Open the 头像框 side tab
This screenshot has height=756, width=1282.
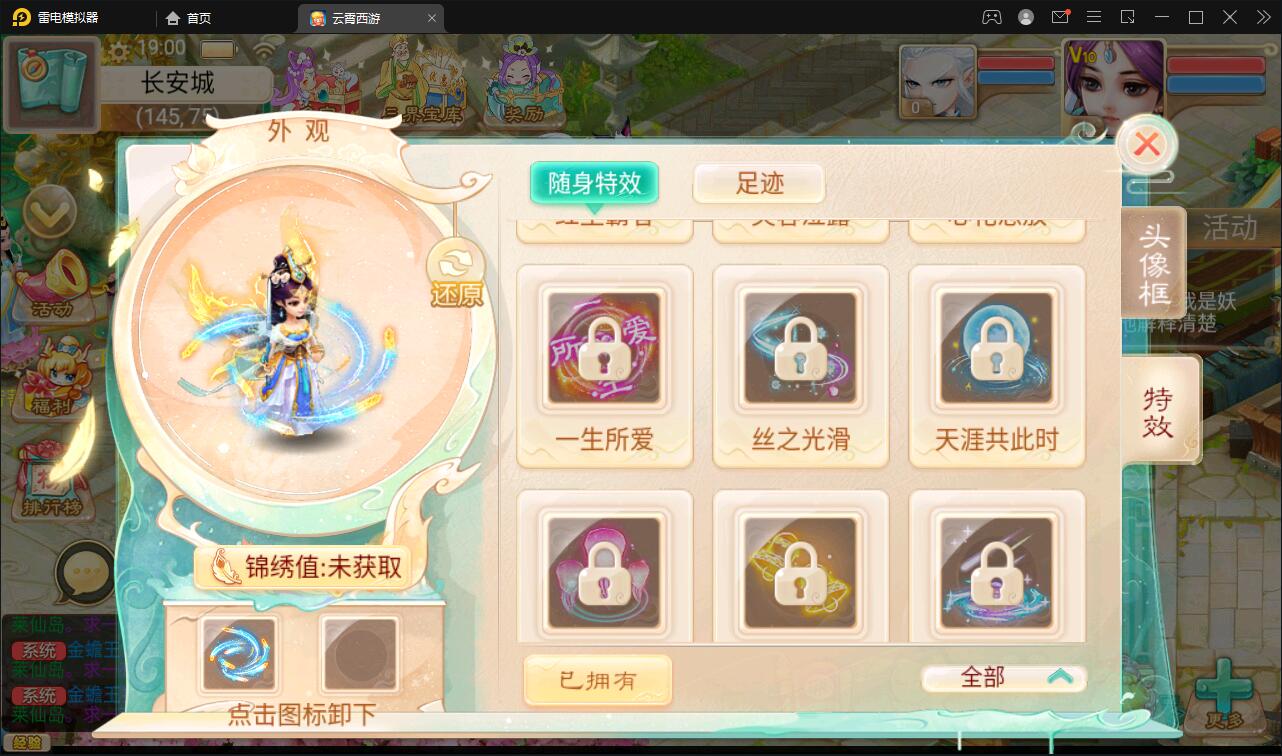click(x=1158, y=262)
